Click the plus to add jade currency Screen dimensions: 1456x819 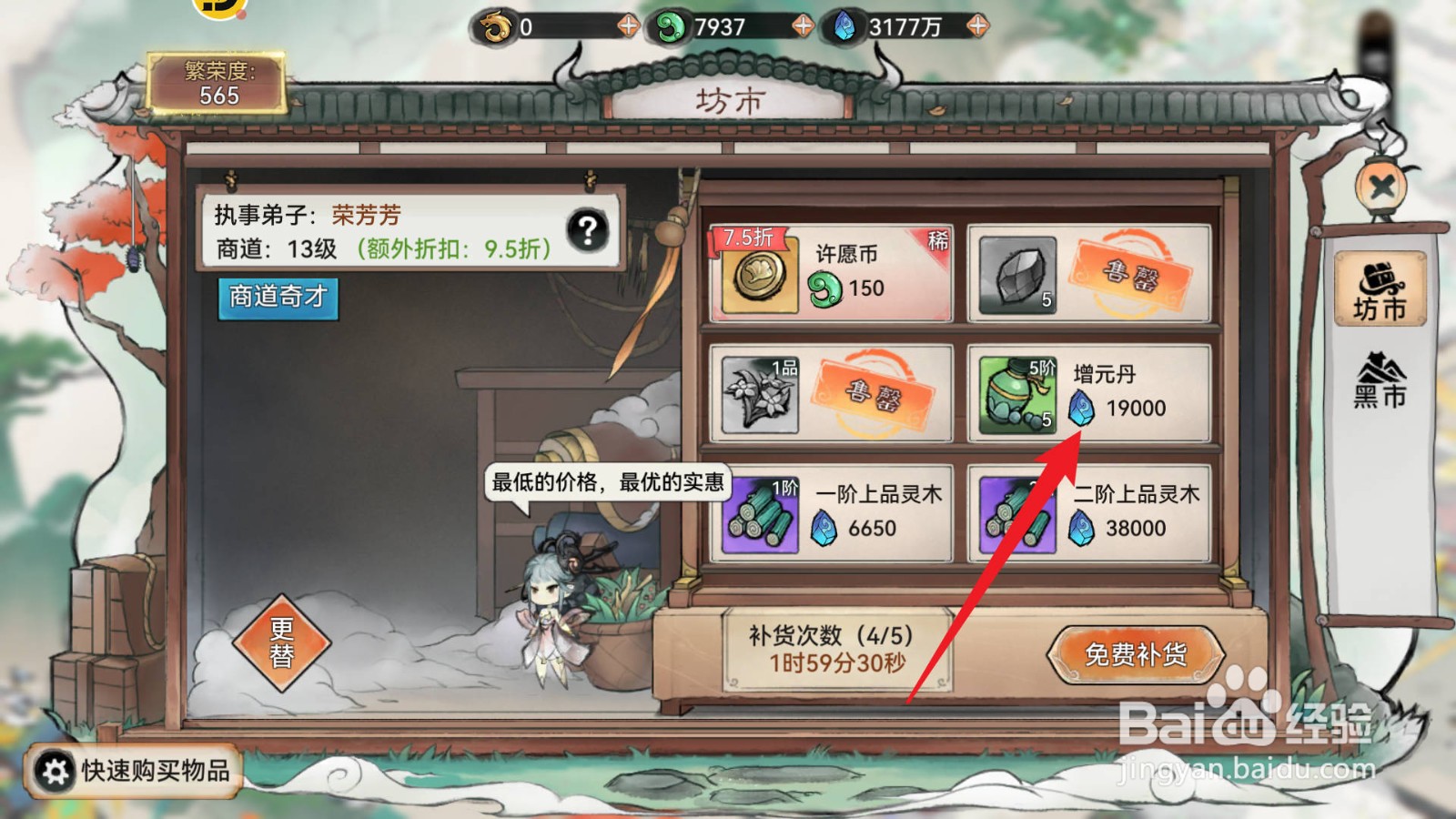click(801, 25)
